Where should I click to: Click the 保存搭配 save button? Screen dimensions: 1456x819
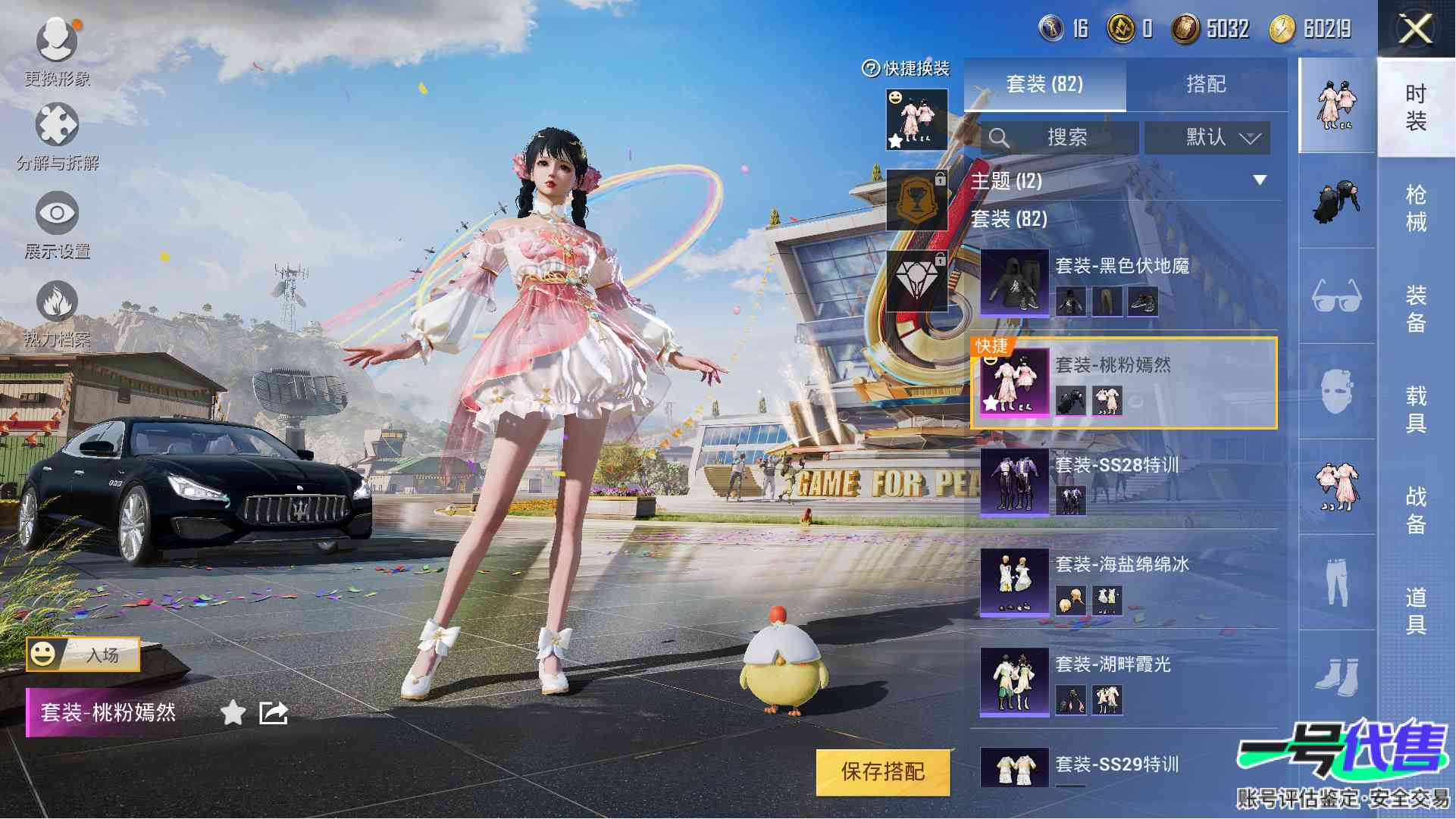883,772
